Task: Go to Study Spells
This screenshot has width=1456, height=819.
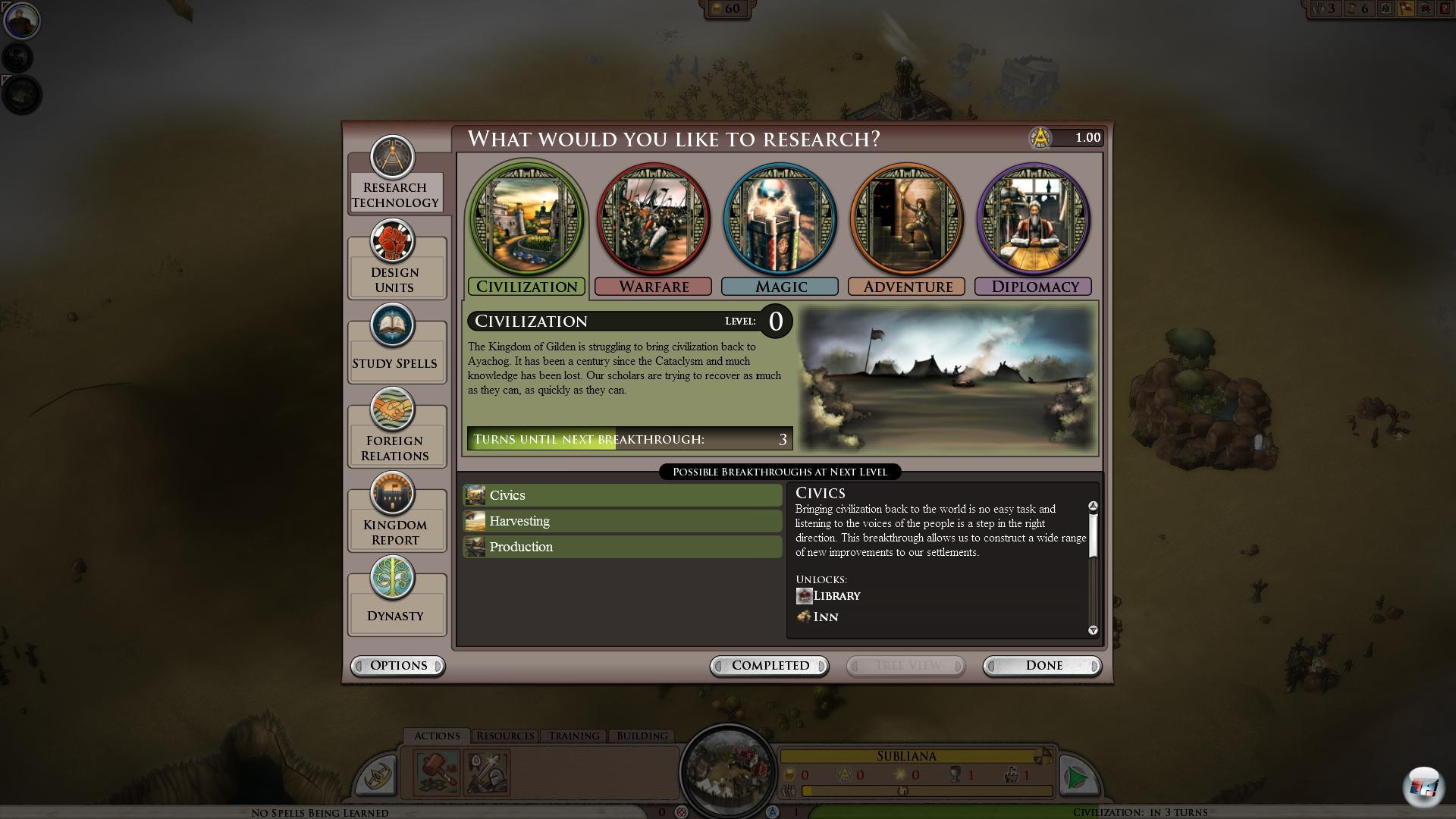Action: (x=396, y=345)
